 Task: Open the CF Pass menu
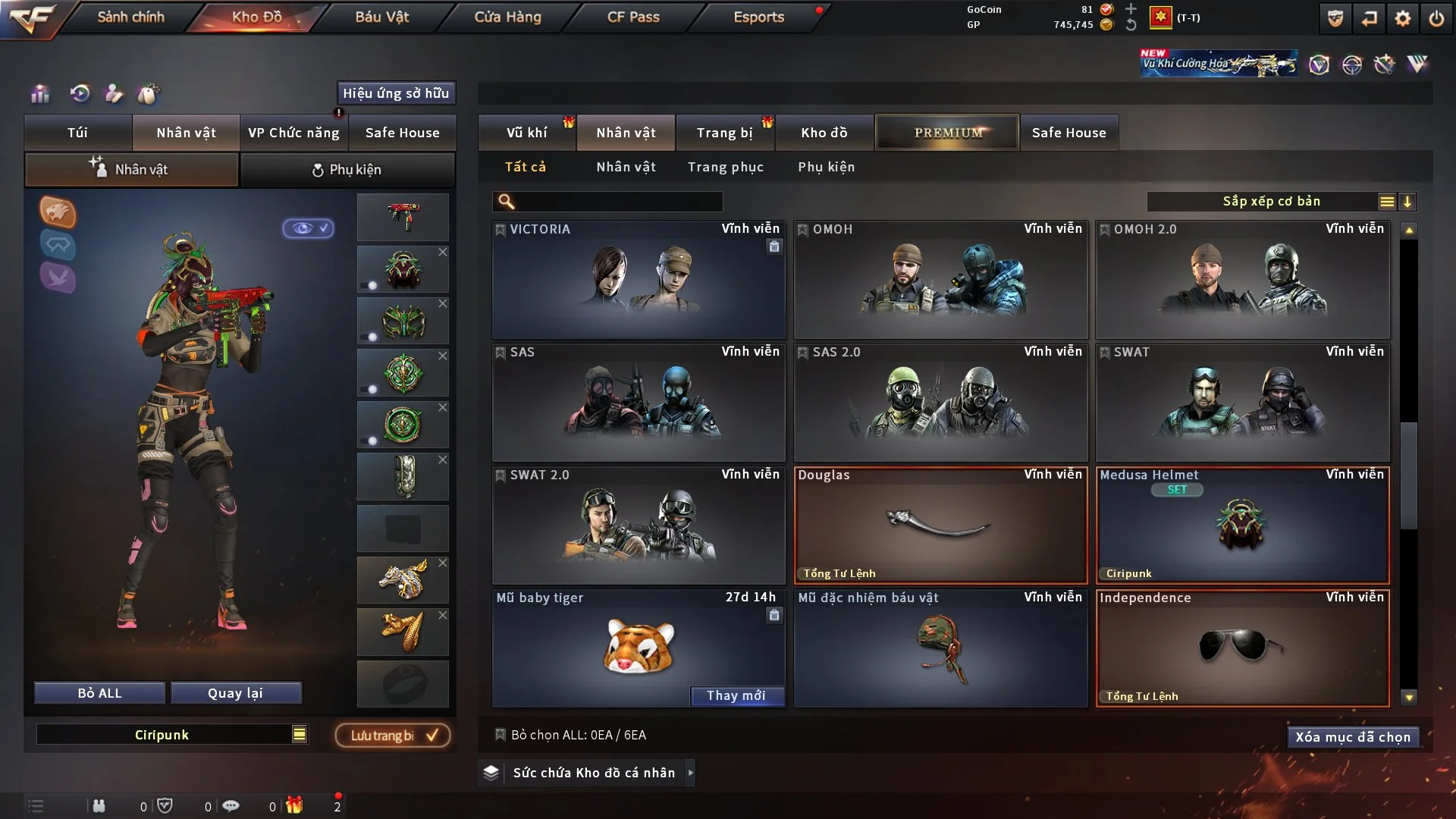[633, 17]
